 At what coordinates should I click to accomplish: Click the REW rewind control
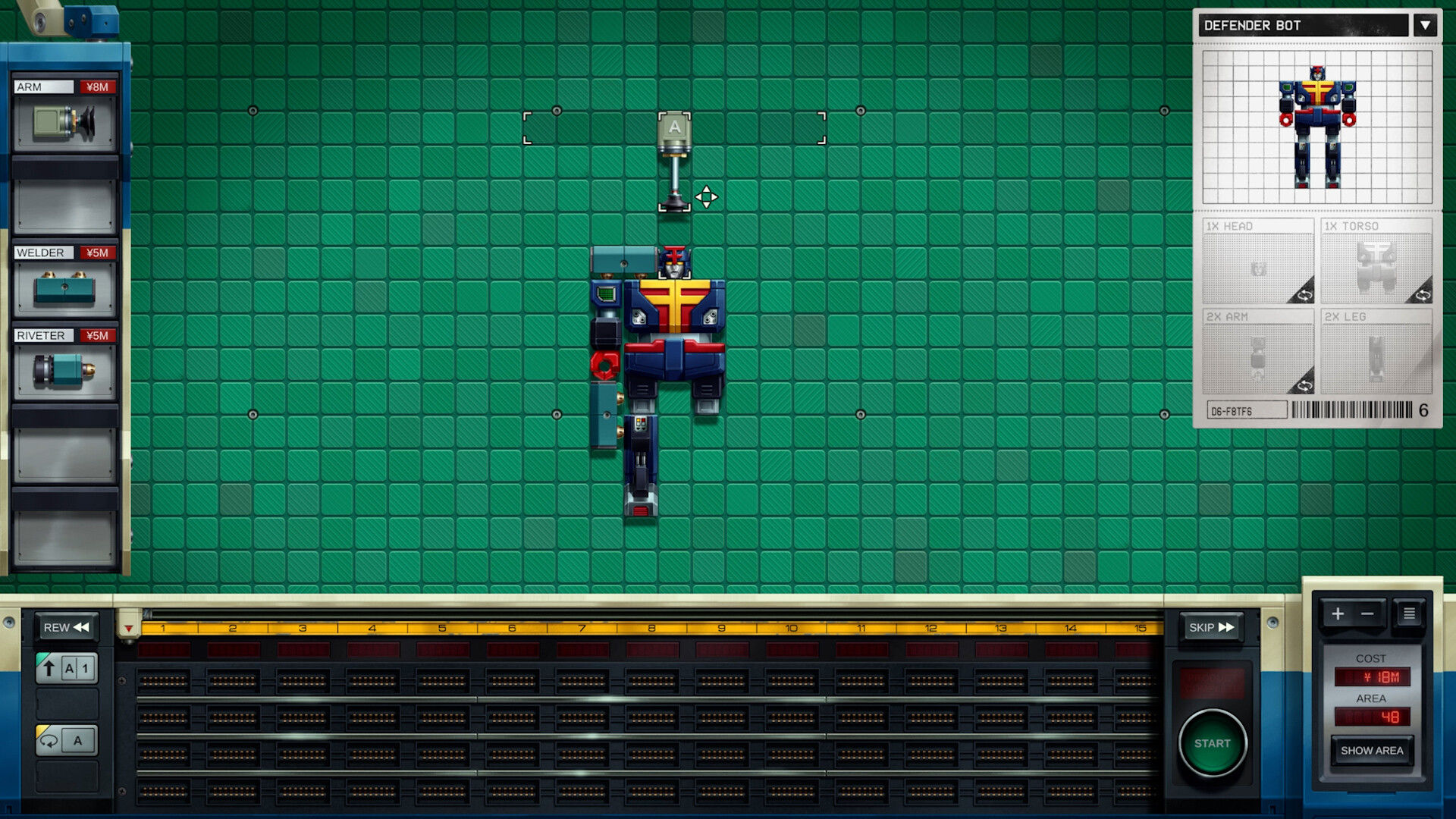click(x=67, y=627)
